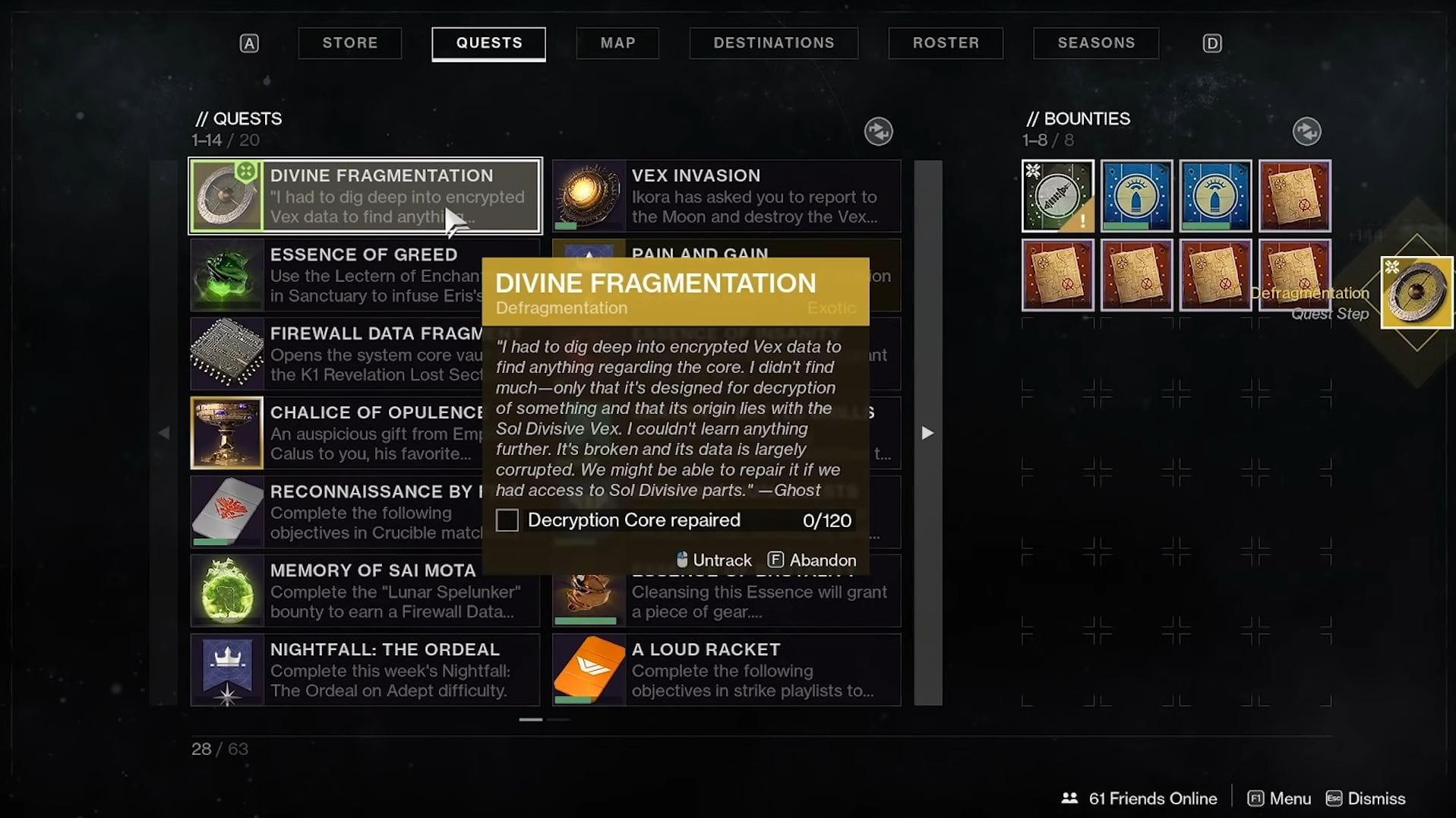The image size is (1456, 818).
Task: Go back using the left page arrow
Action: (164, 433)
